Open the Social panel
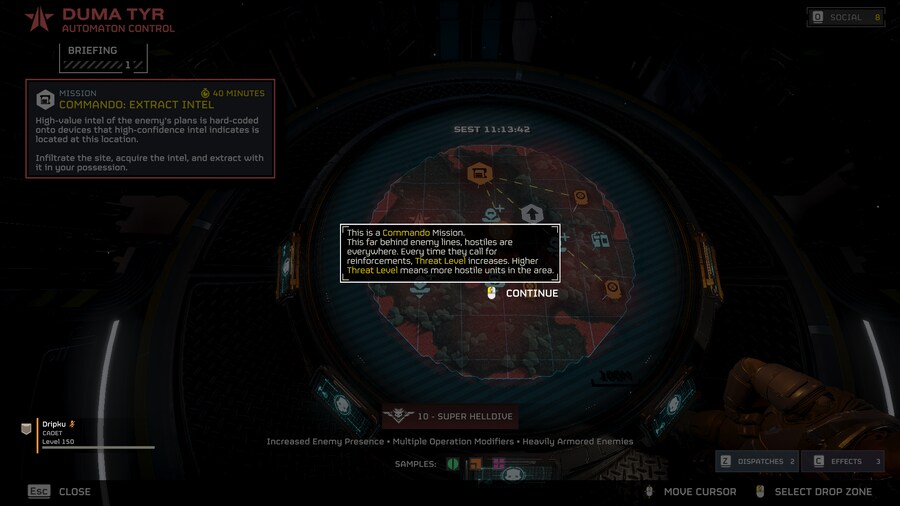This screenshot has height=506, width=900. click(x=846, y=17)
